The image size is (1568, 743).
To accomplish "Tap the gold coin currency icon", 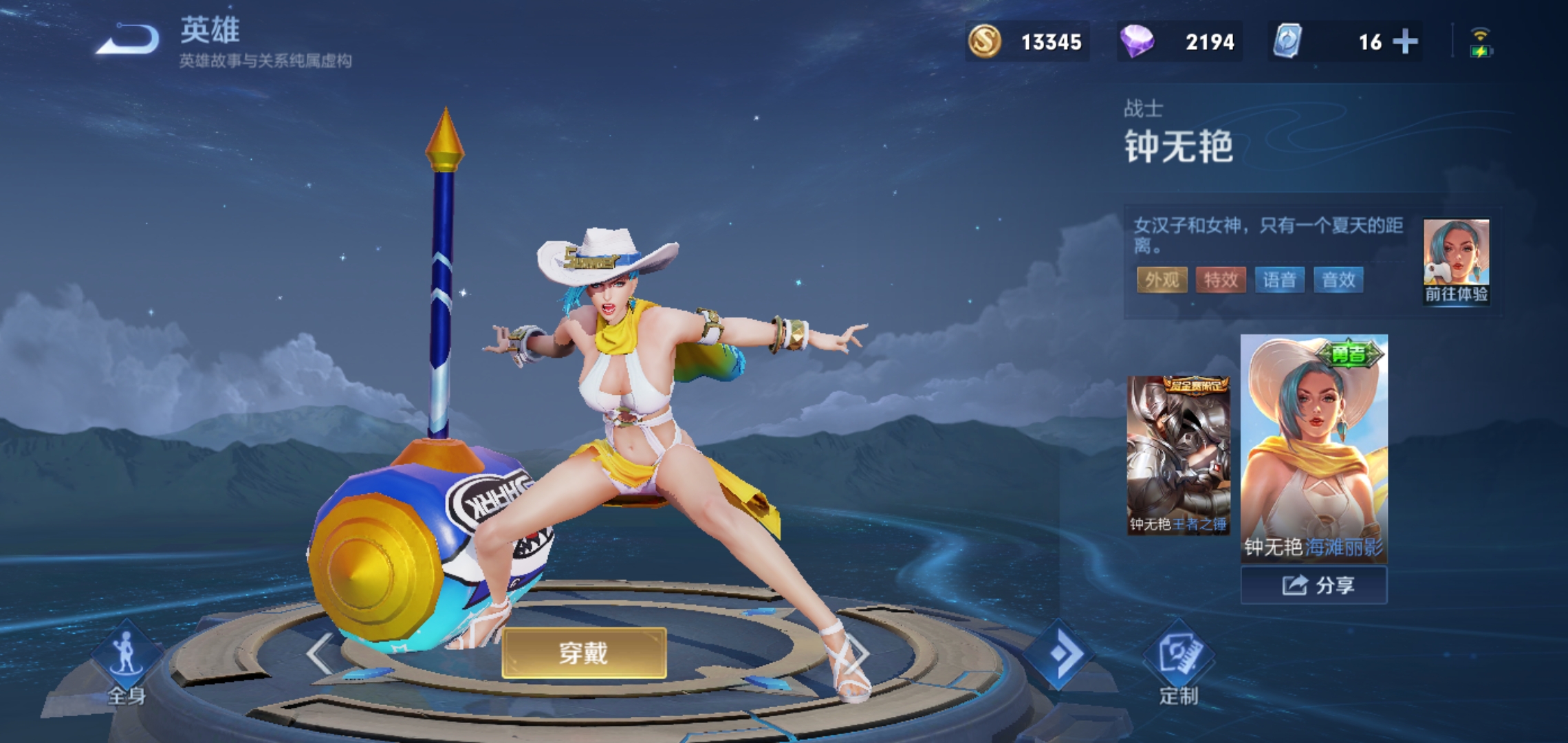I will point(985,42).
